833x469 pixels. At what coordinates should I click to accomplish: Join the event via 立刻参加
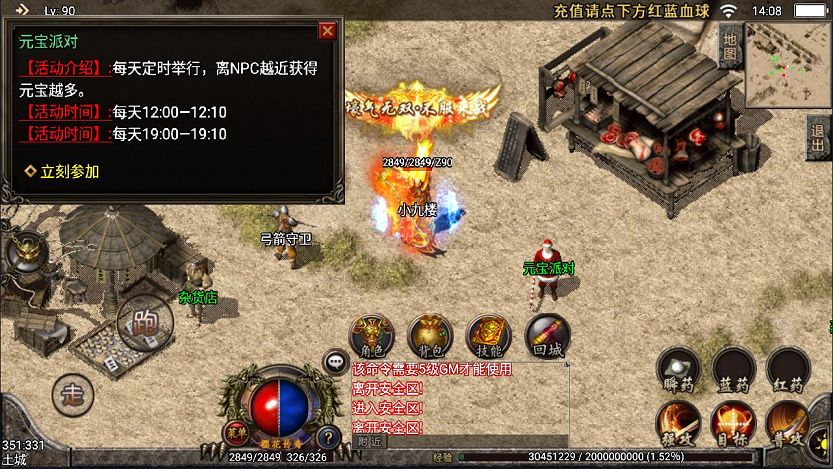point(63,171)
